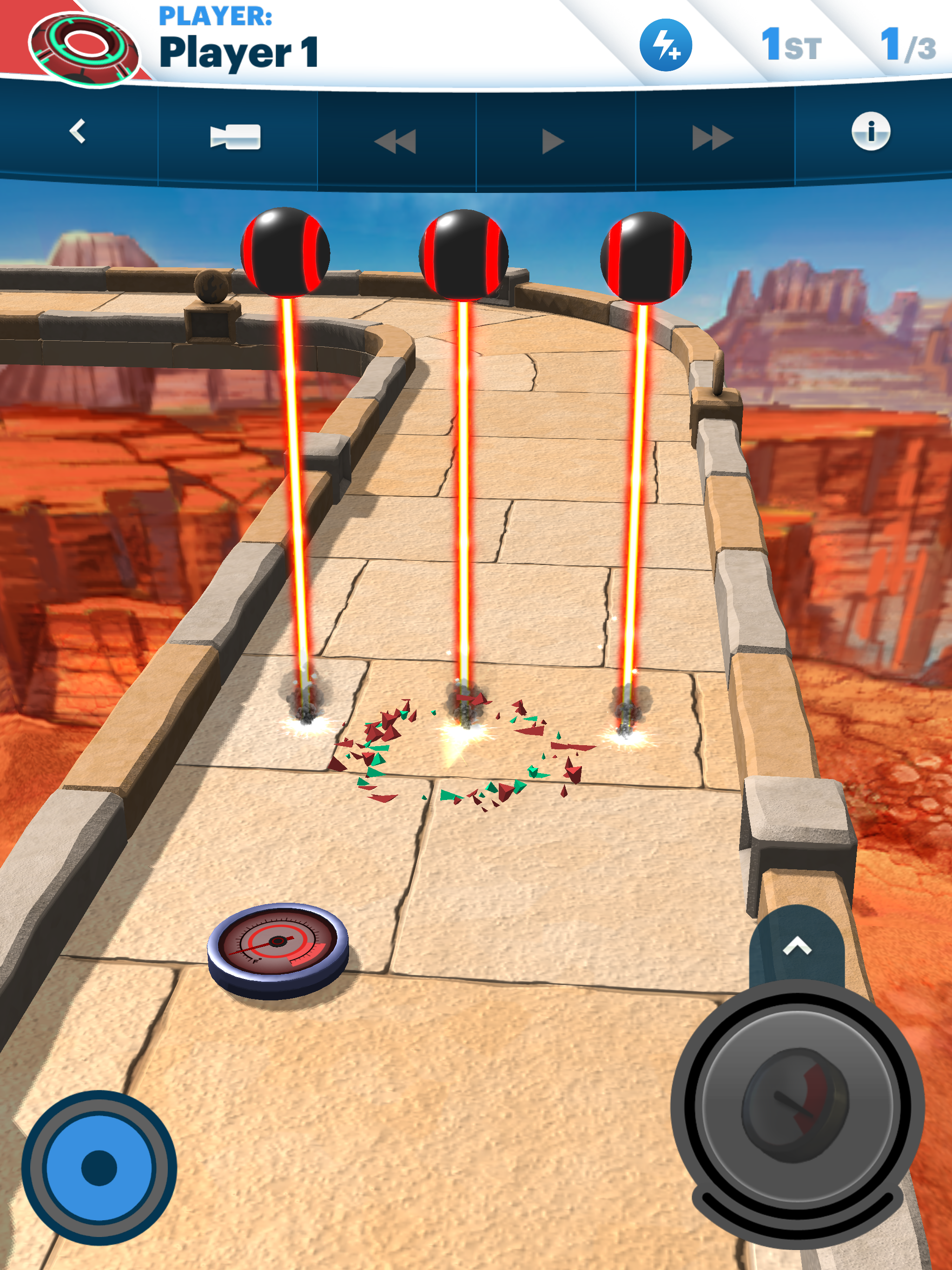Screen dimensions: 952x1270
Task: Tap the blue virtual joystick
Action: [99, 1167]
